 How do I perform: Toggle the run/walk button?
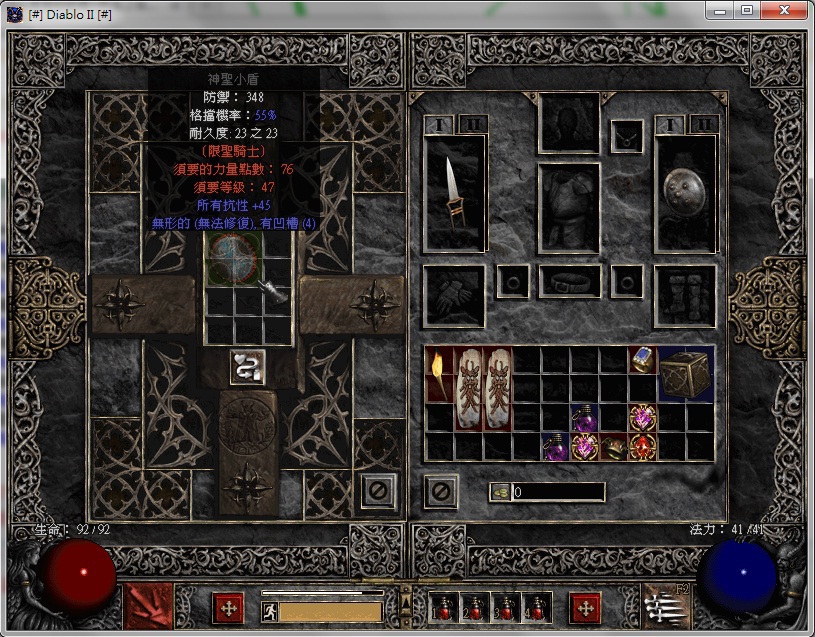click(269, 611)
